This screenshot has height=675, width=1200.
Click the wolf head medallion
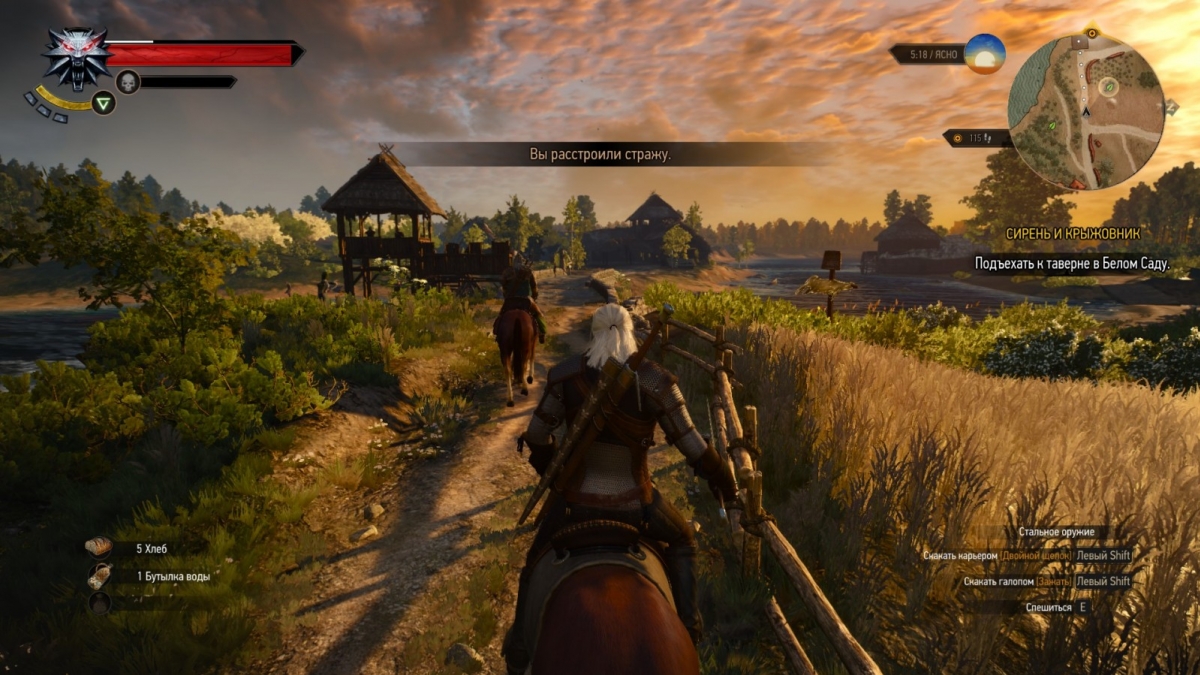pos(77,58)
